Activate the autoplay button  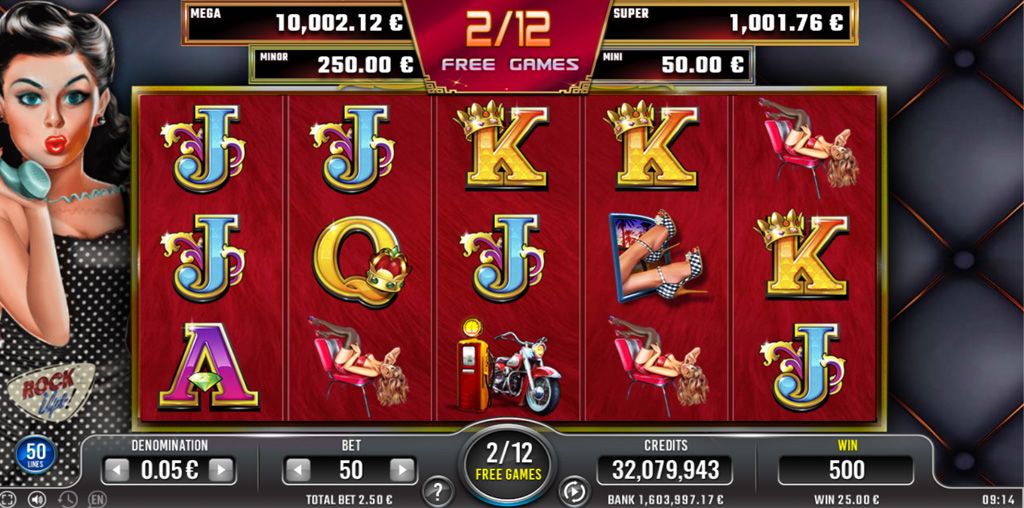pos(574,491)
